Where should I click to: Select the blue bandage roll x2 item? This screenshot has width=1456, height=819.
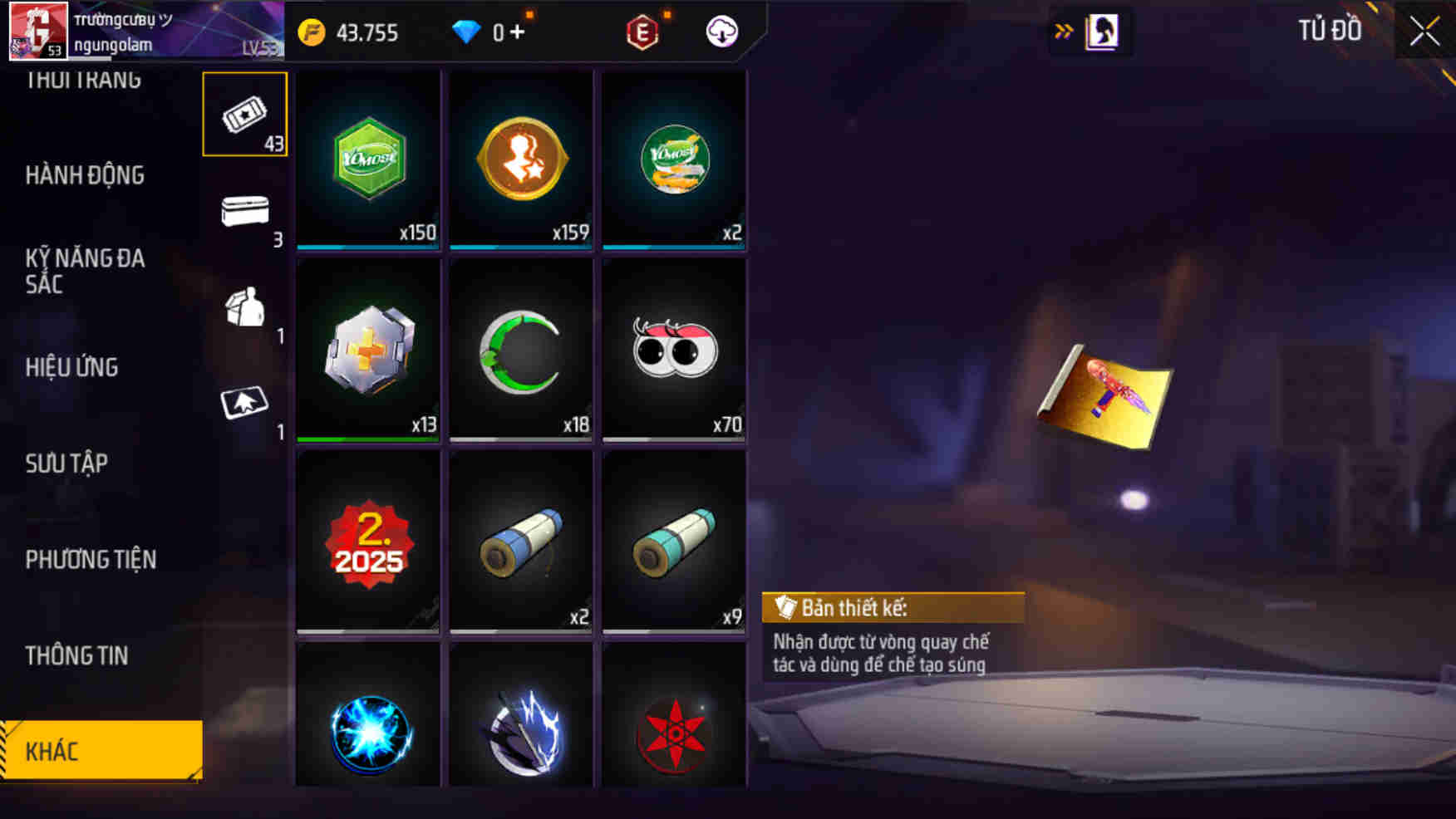pos(520,540)
